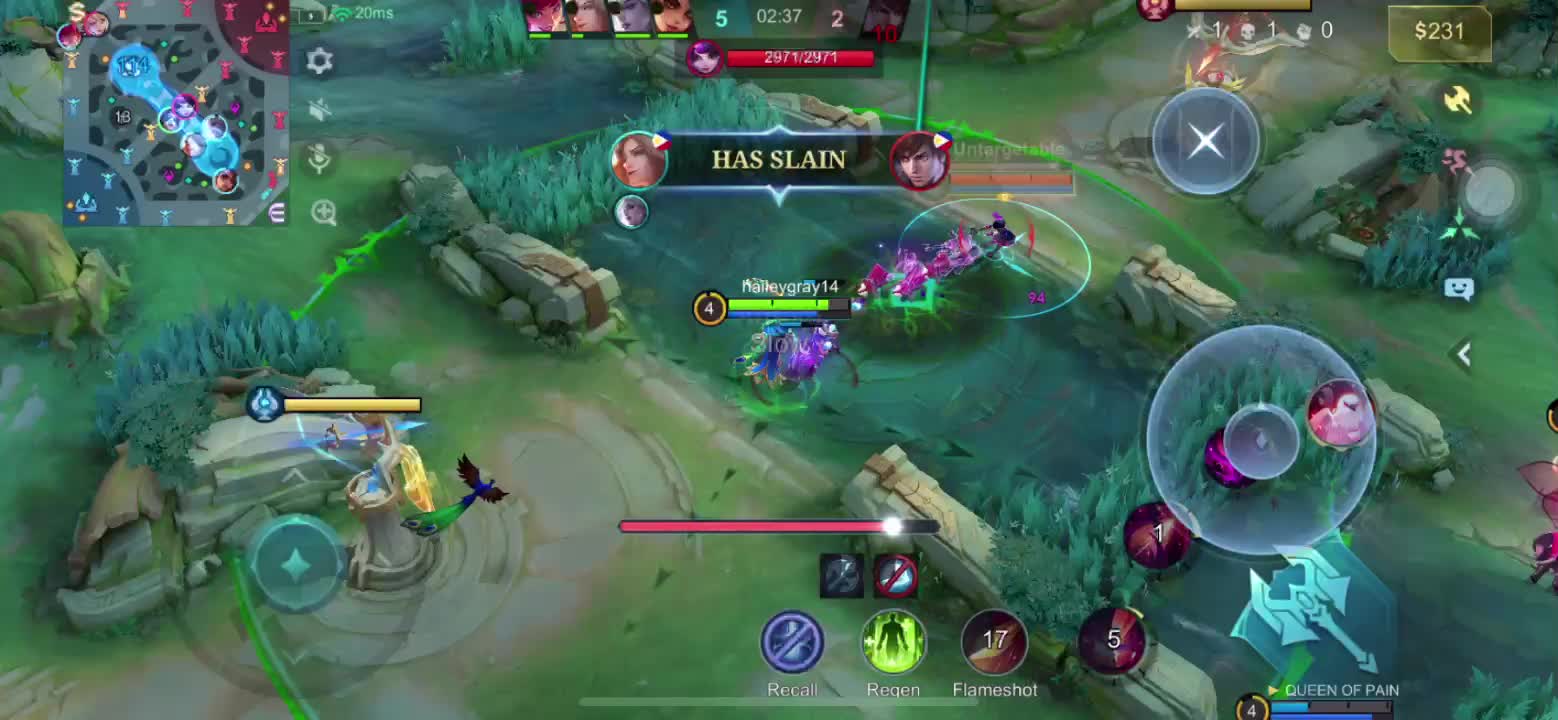1558x720 pixels.
Task: Open the minimap
Action: pyautogui.click(x=176, y=112)
